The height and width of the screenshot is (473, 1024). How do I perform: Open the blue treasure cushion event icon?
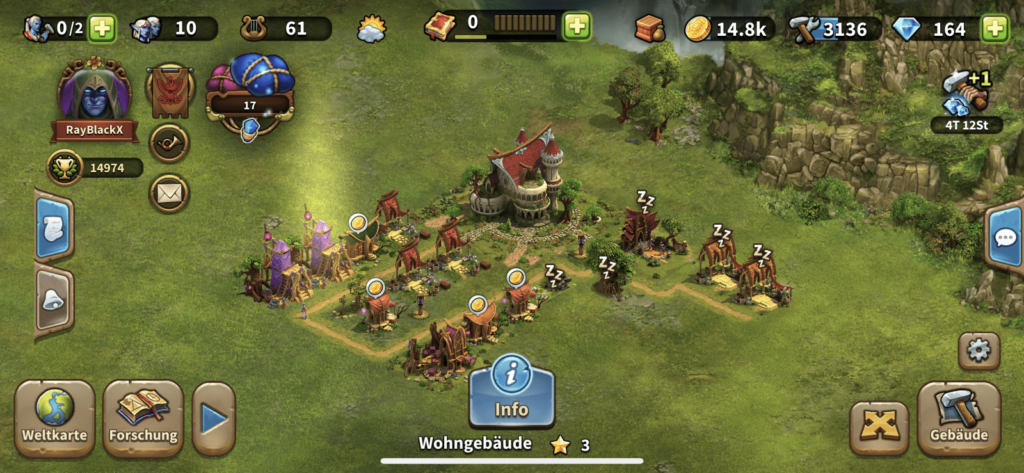pyautogui.click(x=249, y=91)
